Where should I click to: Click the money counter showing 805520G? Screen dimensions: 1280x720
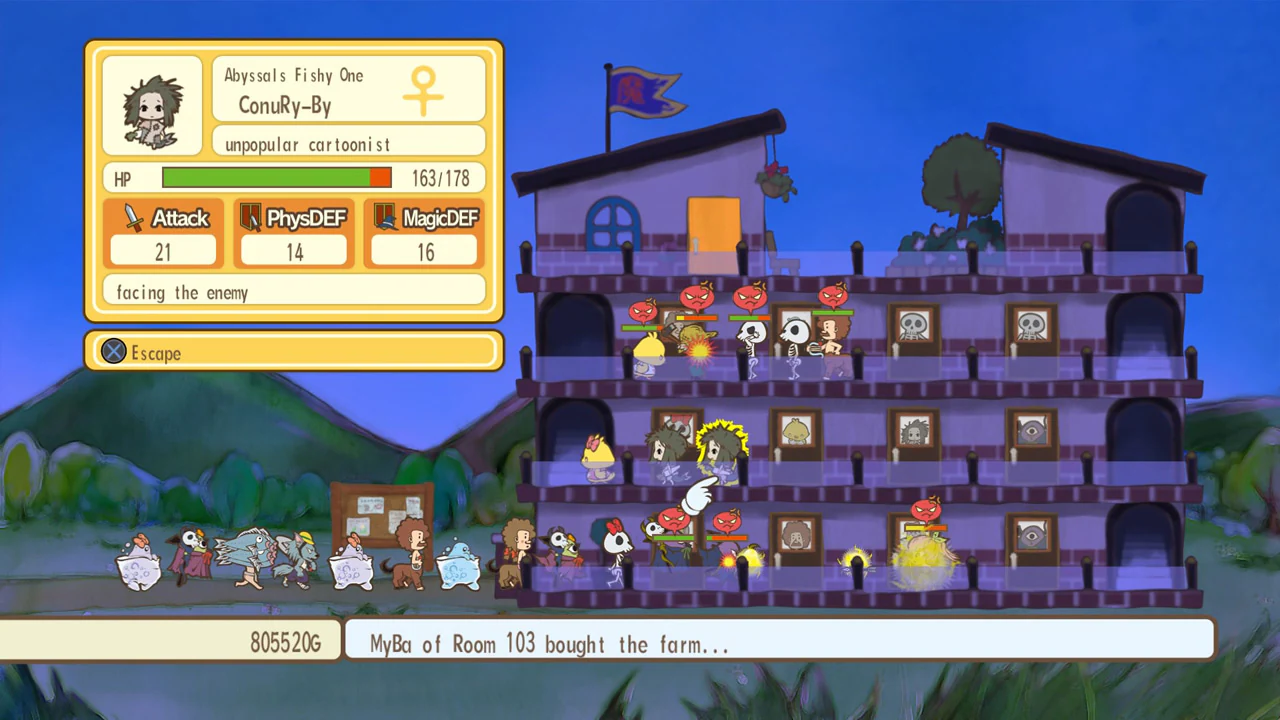[285, 643]
